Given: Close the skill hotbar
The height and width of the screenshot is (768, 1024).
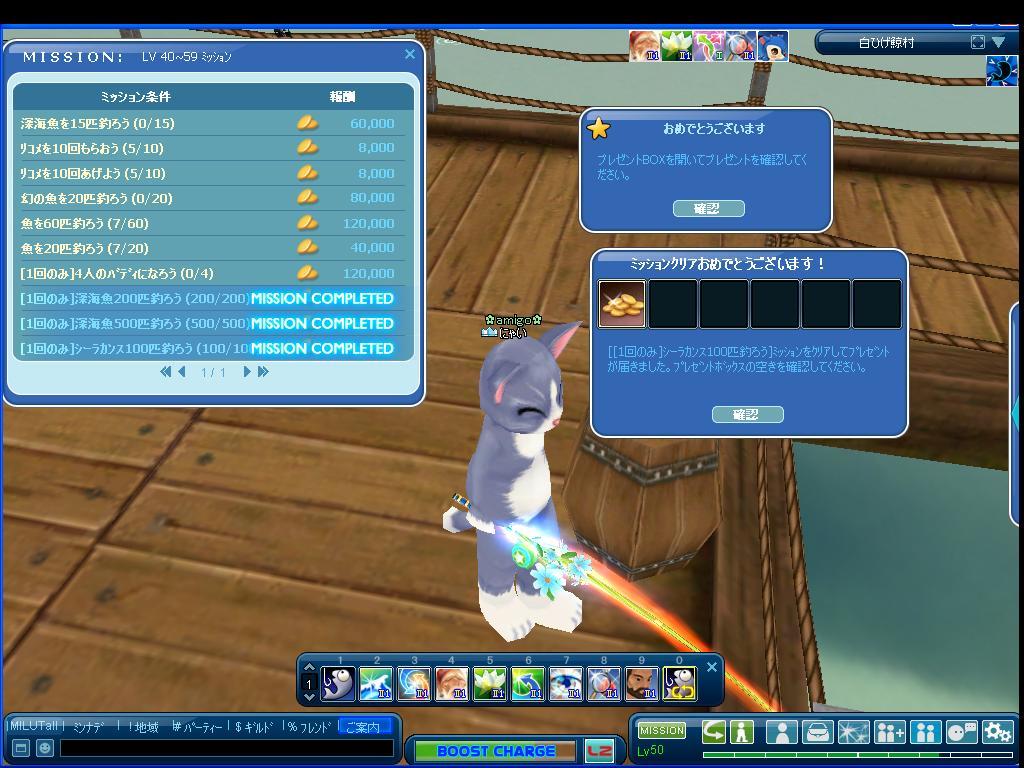Looking at the screenshot, I should (712, 667).
